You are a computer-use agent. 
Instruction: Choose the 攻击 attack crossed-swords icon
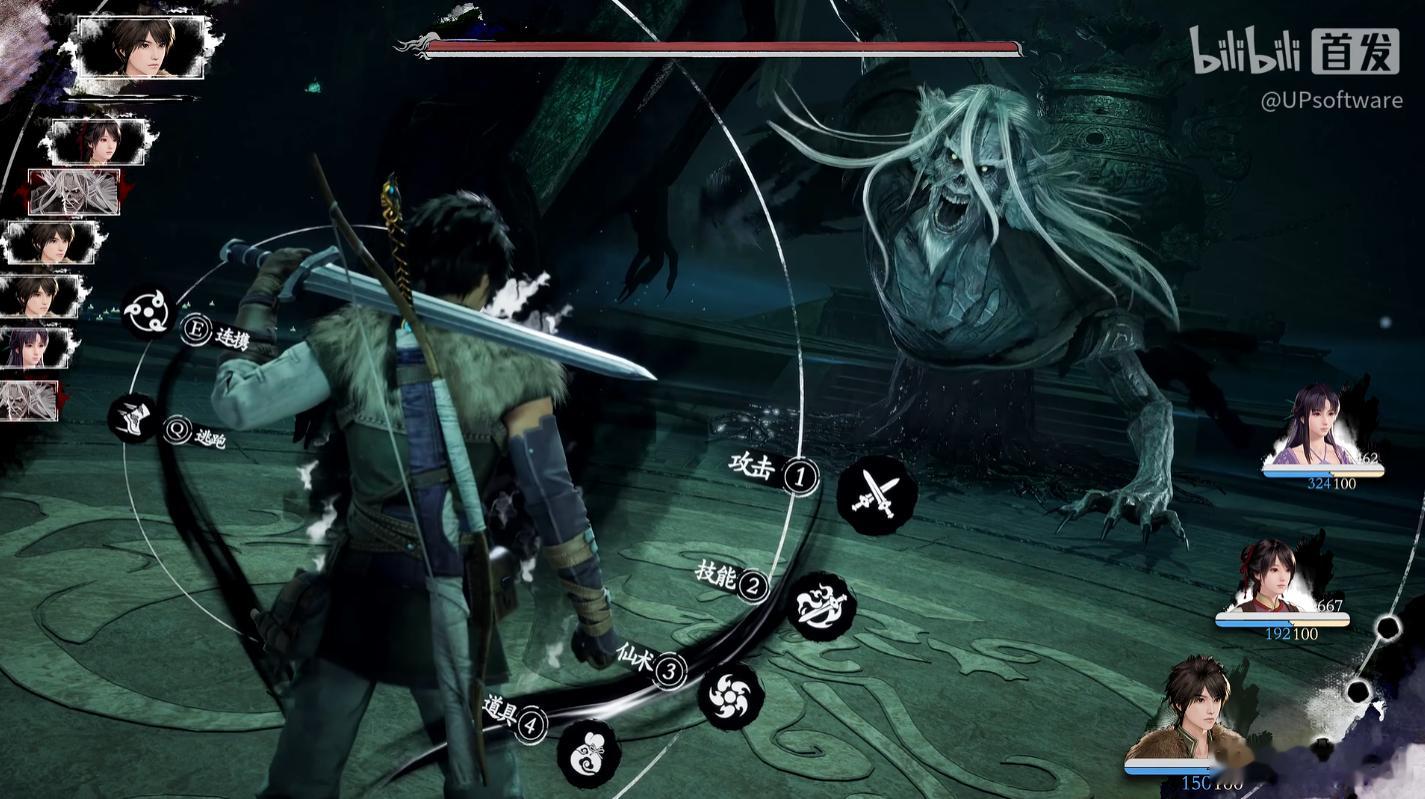[876, 495]
